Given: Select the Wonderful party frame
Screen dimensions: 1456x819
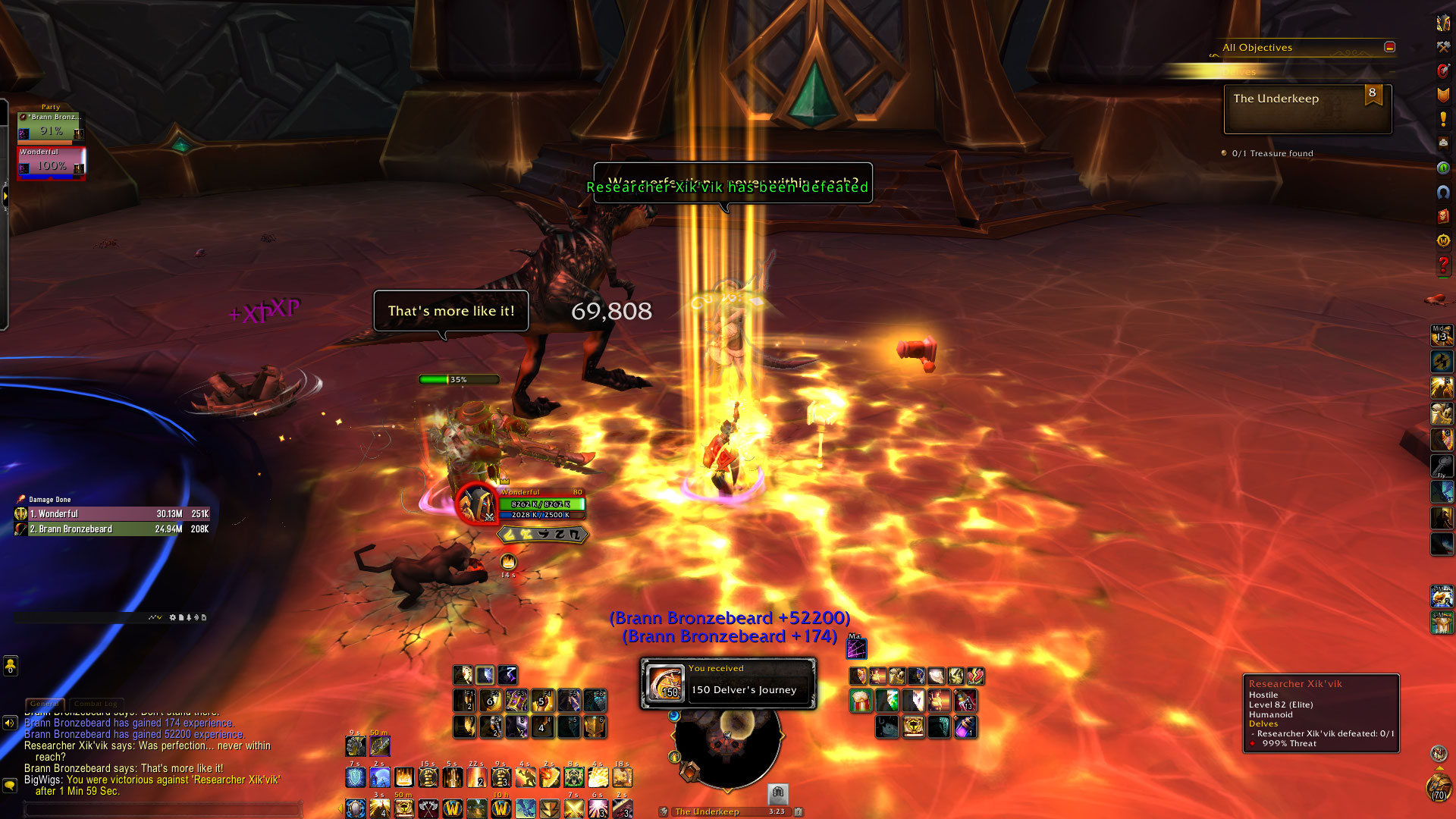Looking at the screenshot, I should (x=51, y=162).
